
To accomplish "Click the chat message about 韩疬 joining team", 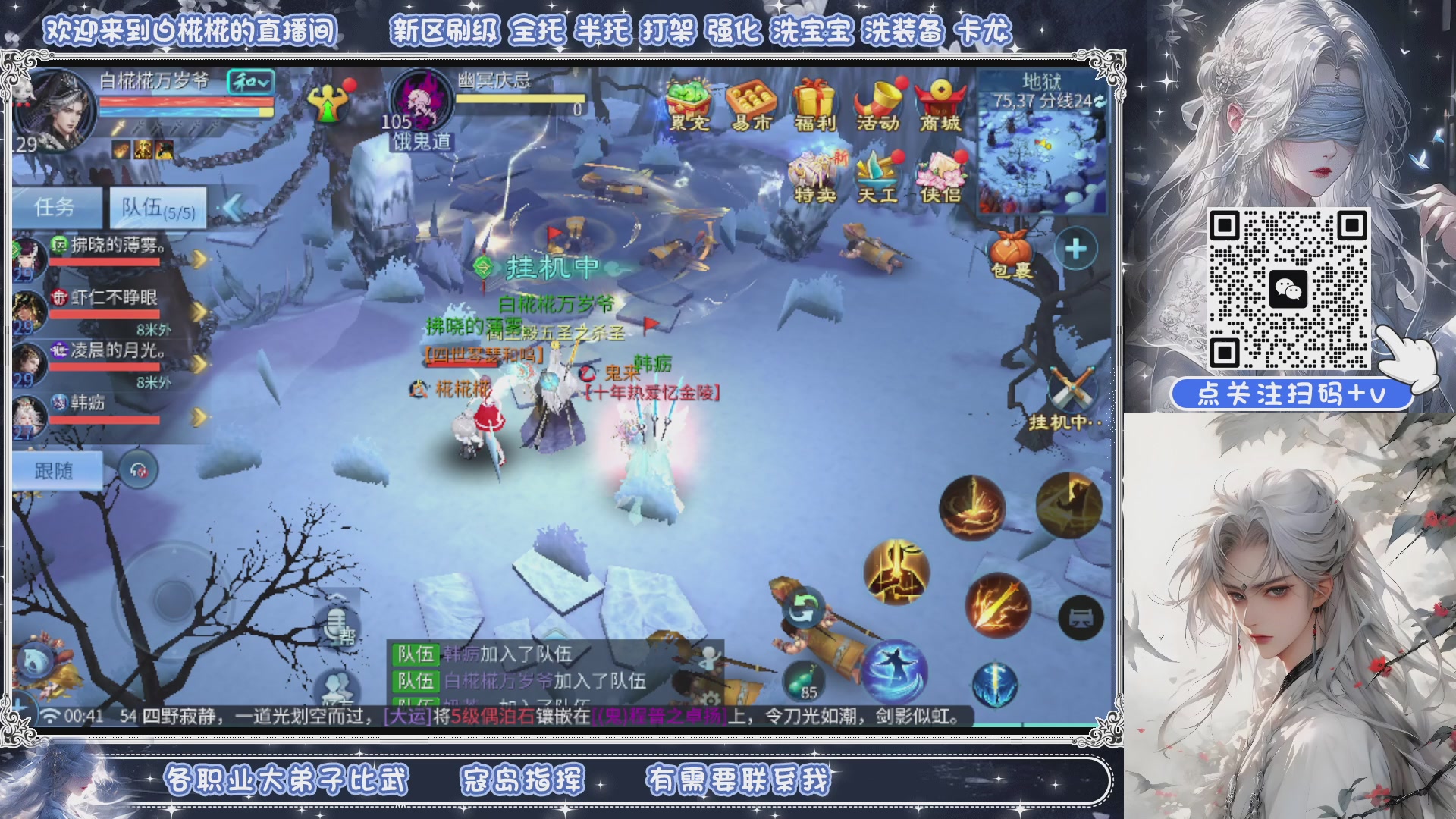I will 508,654.
